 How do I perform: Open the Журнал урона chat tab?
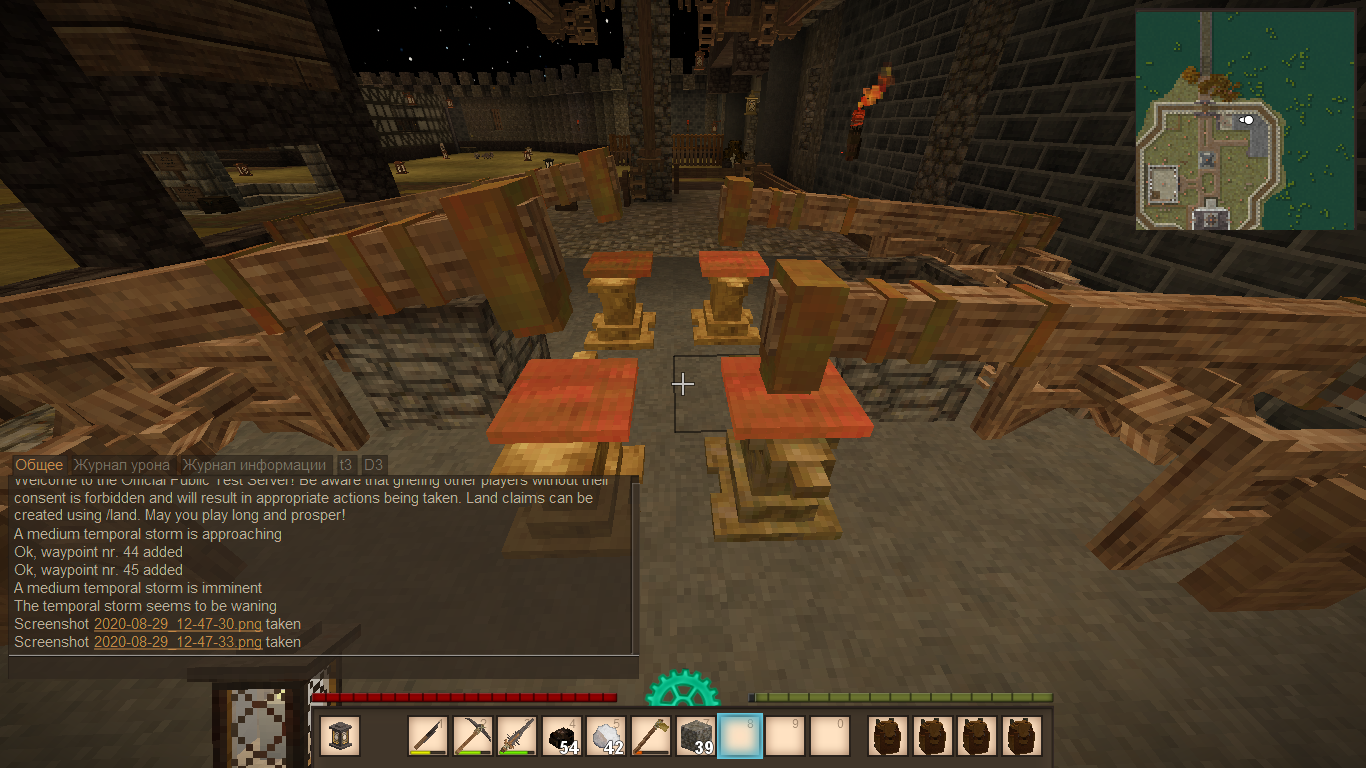(123, 465)
